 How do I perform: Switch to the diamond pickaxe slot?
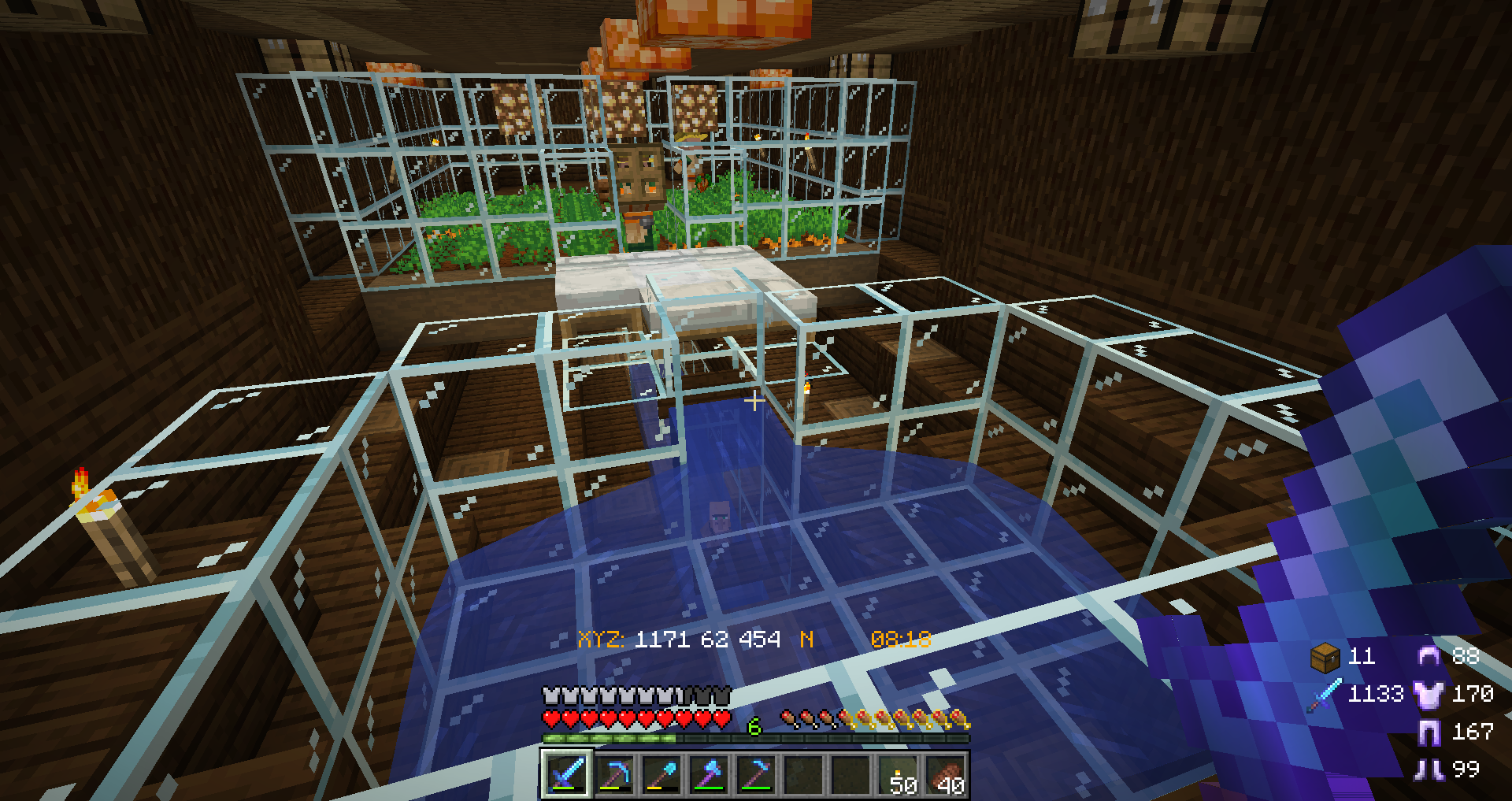point(614,774)
